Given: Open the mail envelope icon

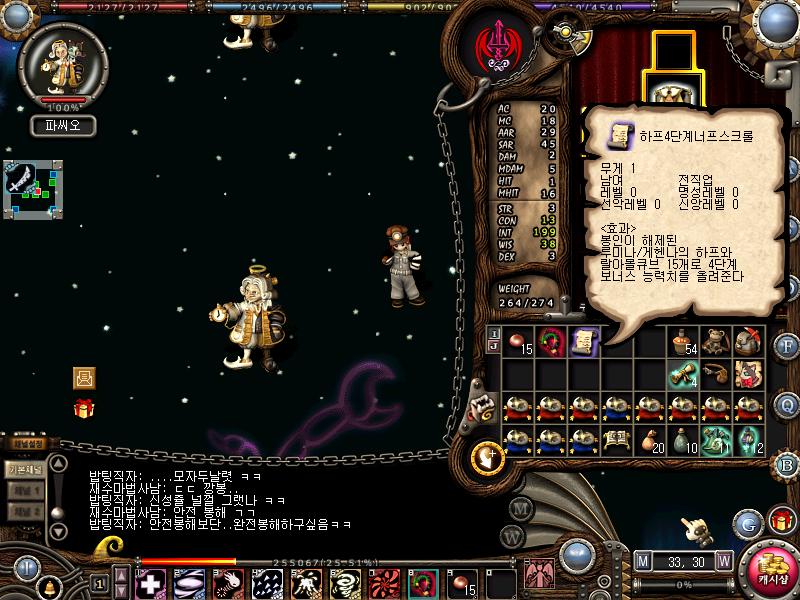Looking at the screenshot, I should (84, 378).
